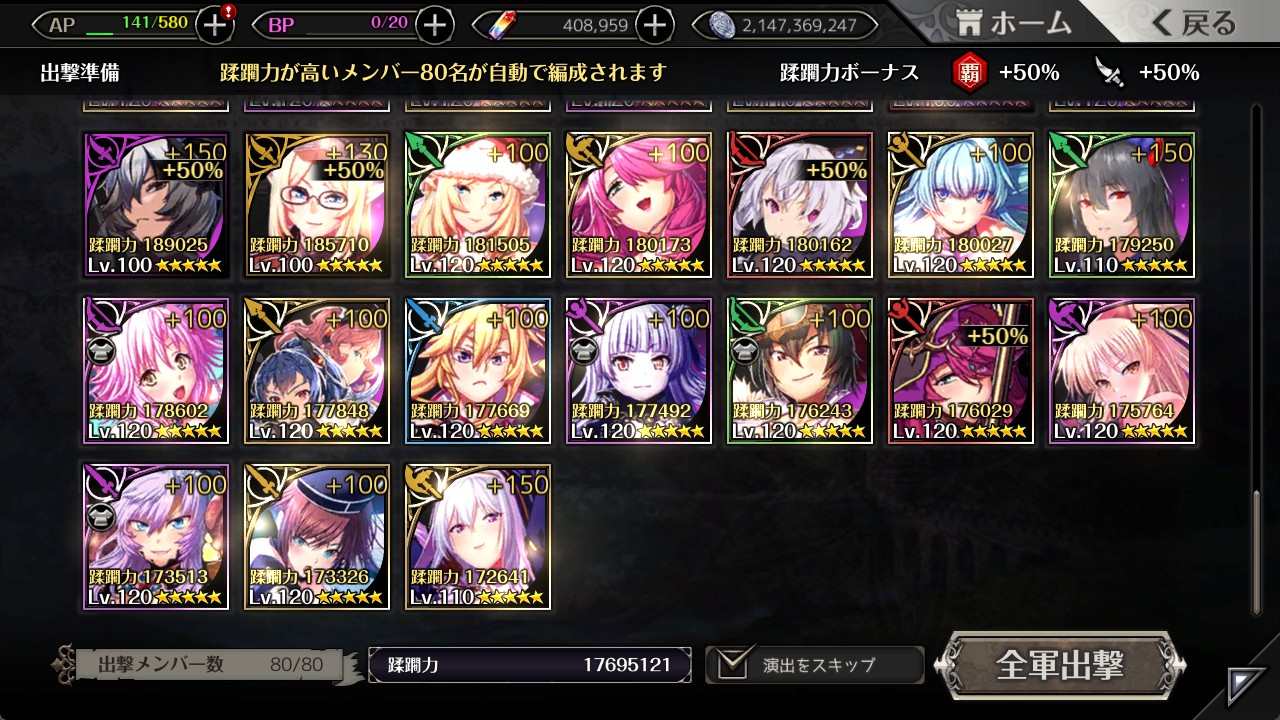Image resolution: width=1280 pixels, height=720 pixels.
Task: Select the Santa hat unit 181505
Action: point(478,205)
